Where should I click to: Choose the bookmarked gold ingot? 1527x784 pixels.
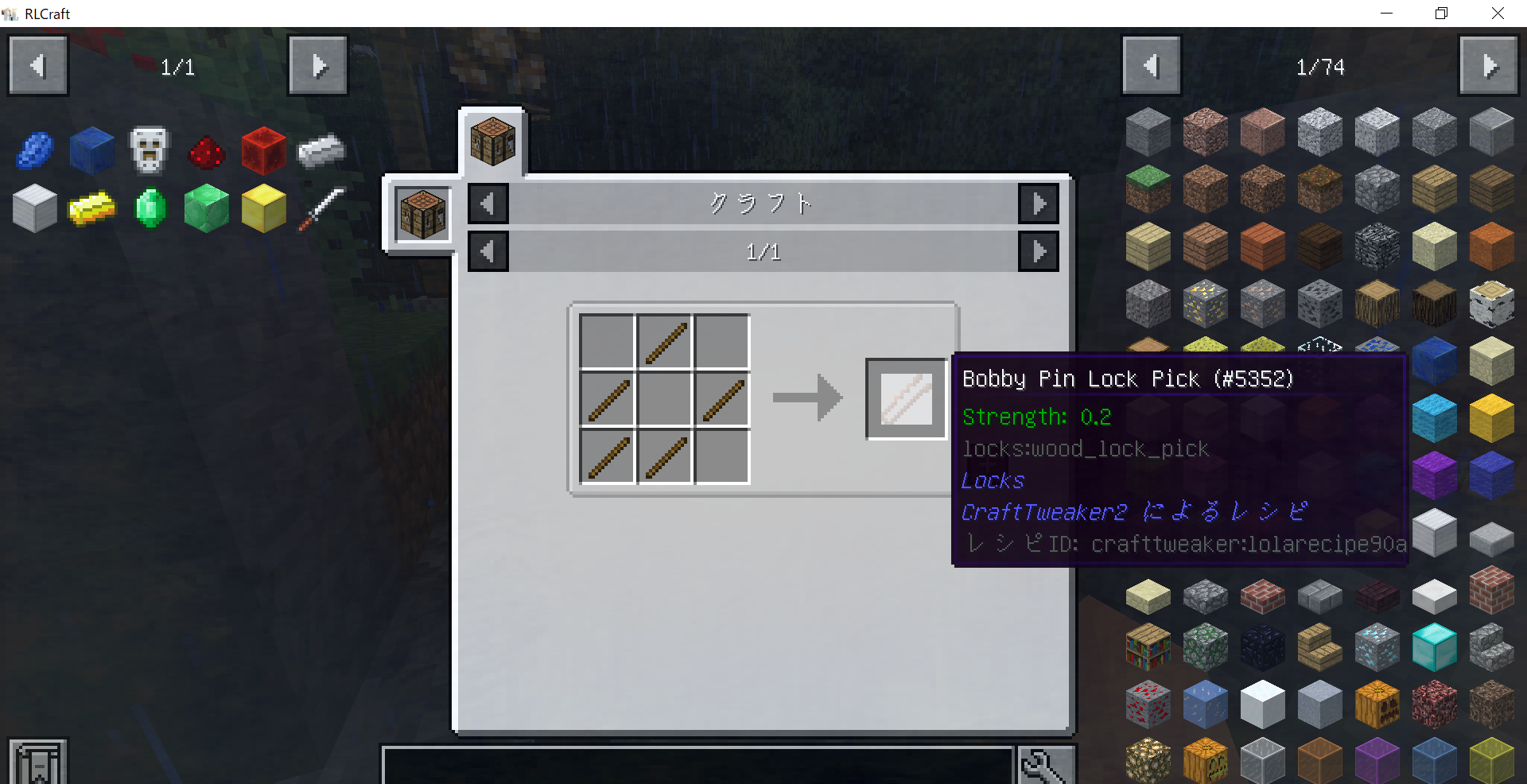(x=92, y=208)
